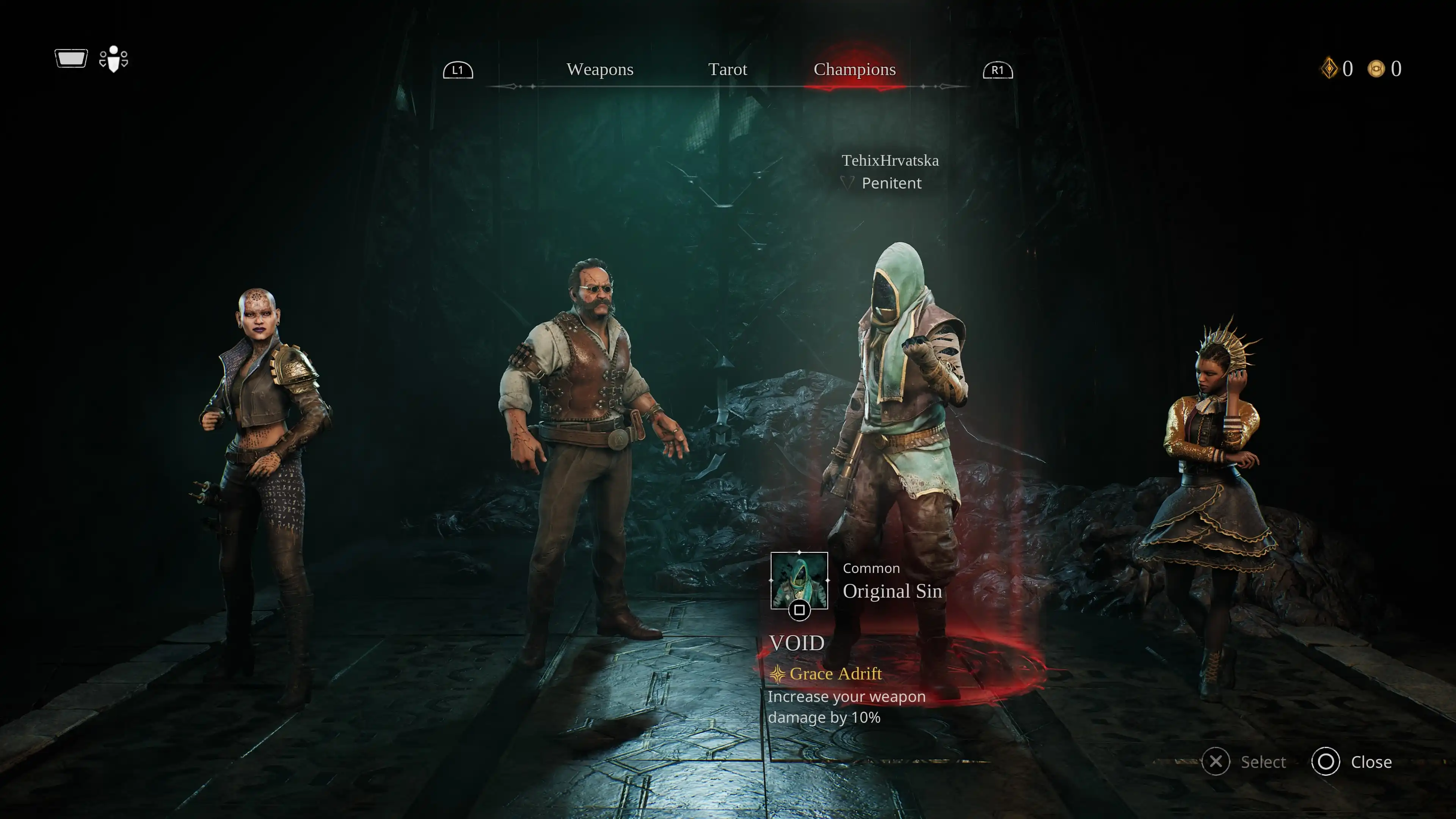Image resolution: width=1456 pixels, height=819 pixels.
Task: Select the Champions tab
Action: pos(854,69)
